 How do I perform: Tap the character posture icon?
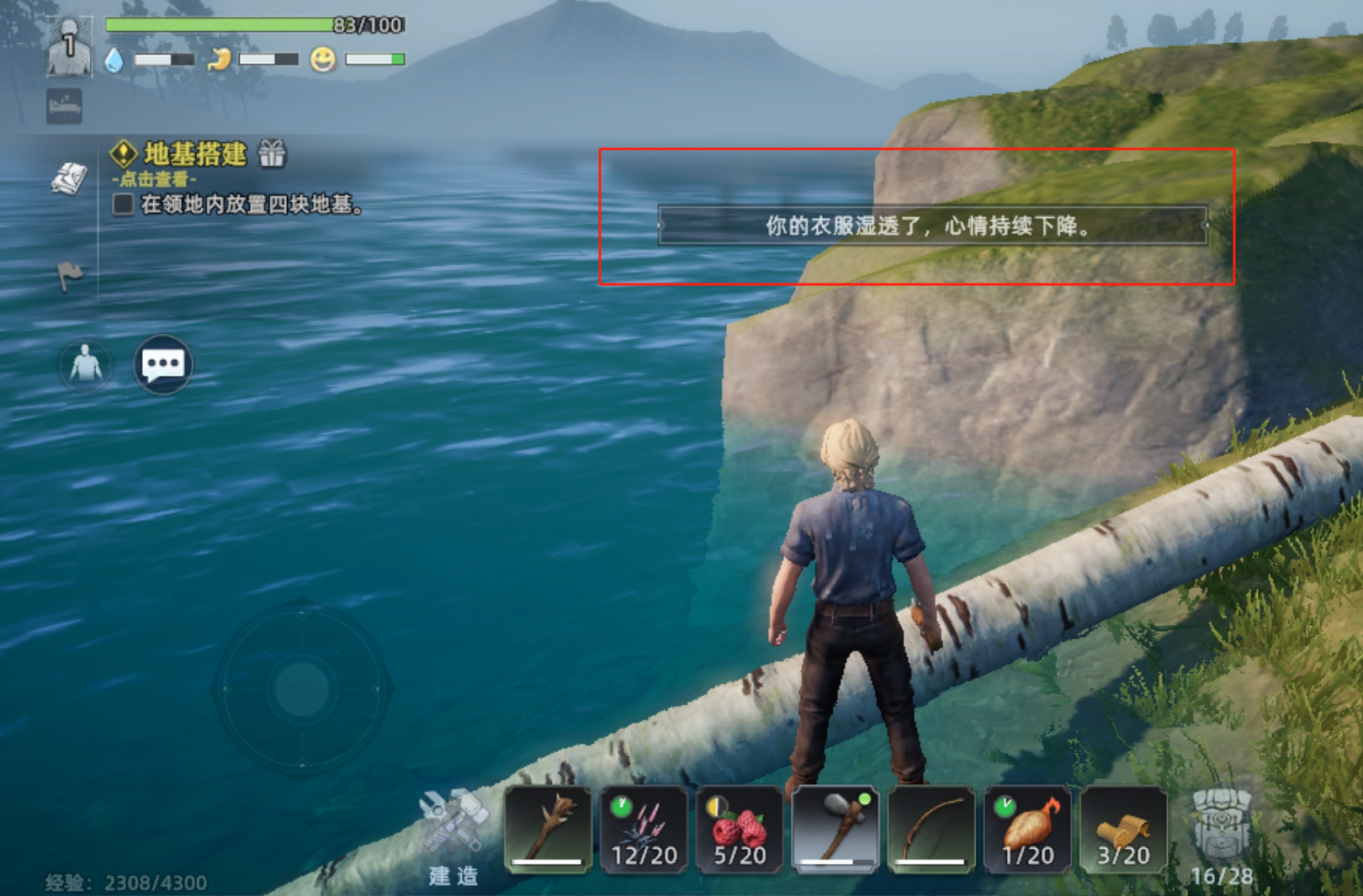[85, 365]
